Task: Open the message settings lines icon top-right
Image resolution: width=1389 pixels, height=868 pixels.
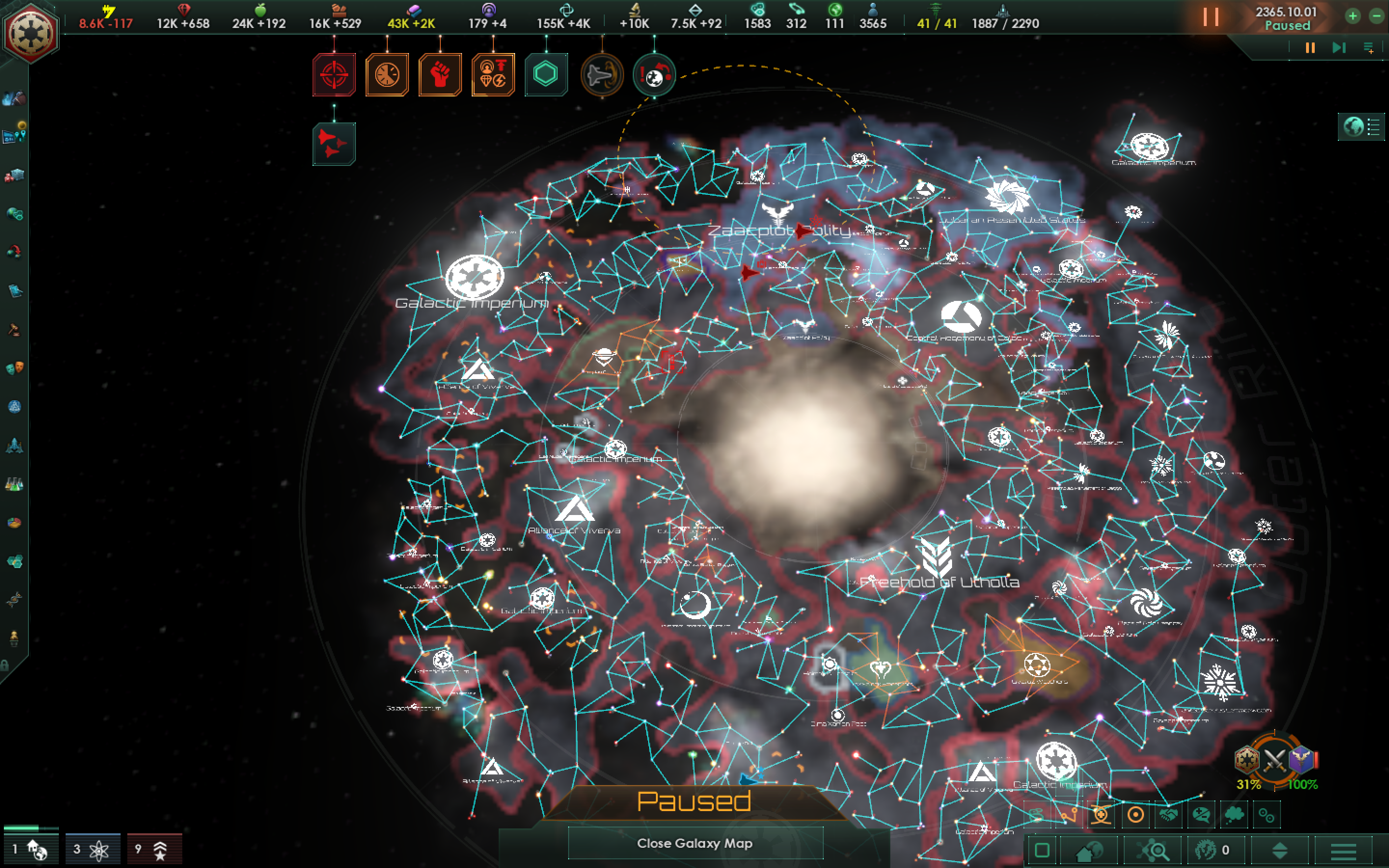Action: 1368,47
